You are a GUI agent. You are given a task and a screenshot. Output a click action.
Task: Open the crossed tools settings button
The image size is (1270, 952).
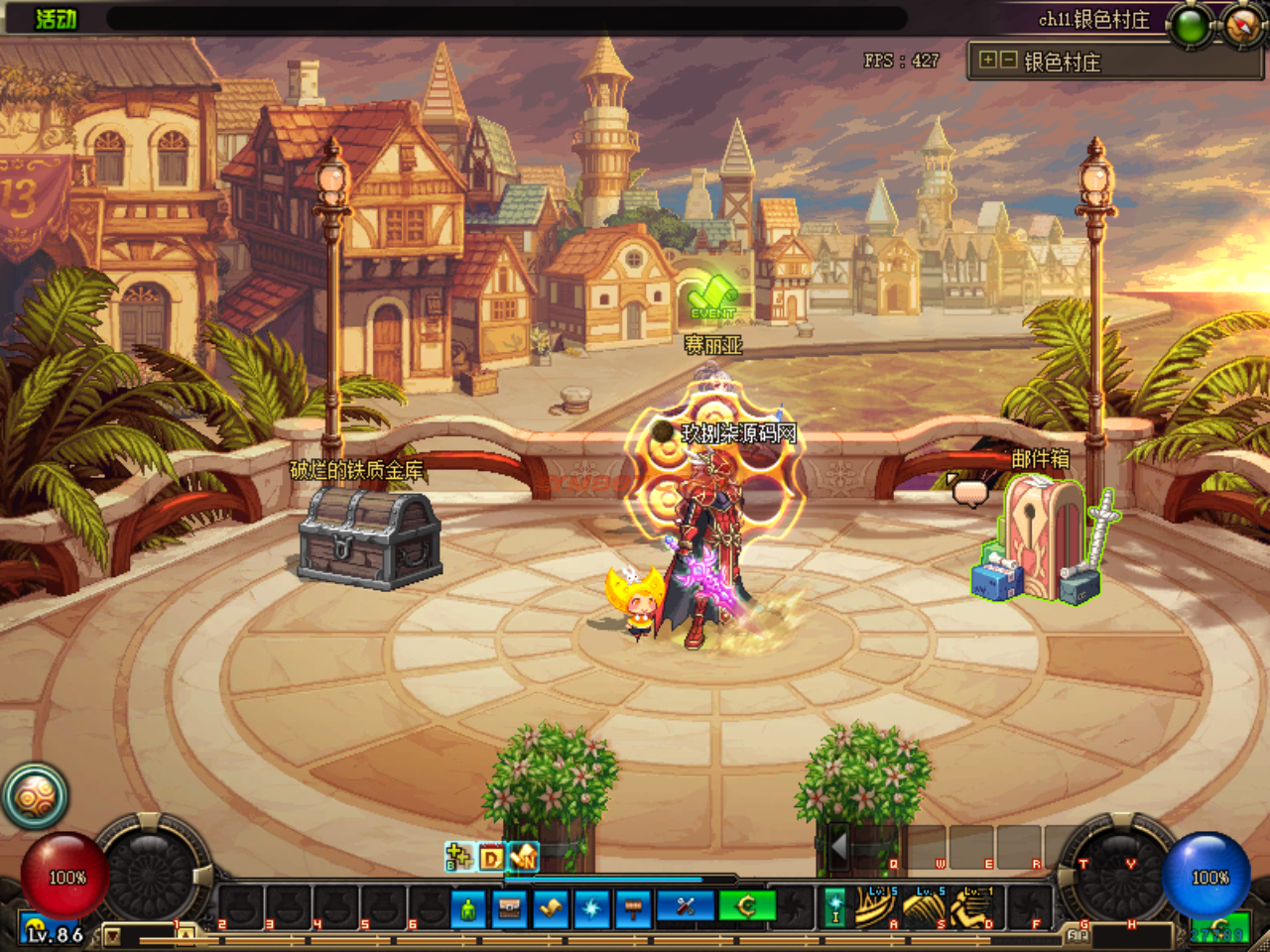[x=686, y=907]
